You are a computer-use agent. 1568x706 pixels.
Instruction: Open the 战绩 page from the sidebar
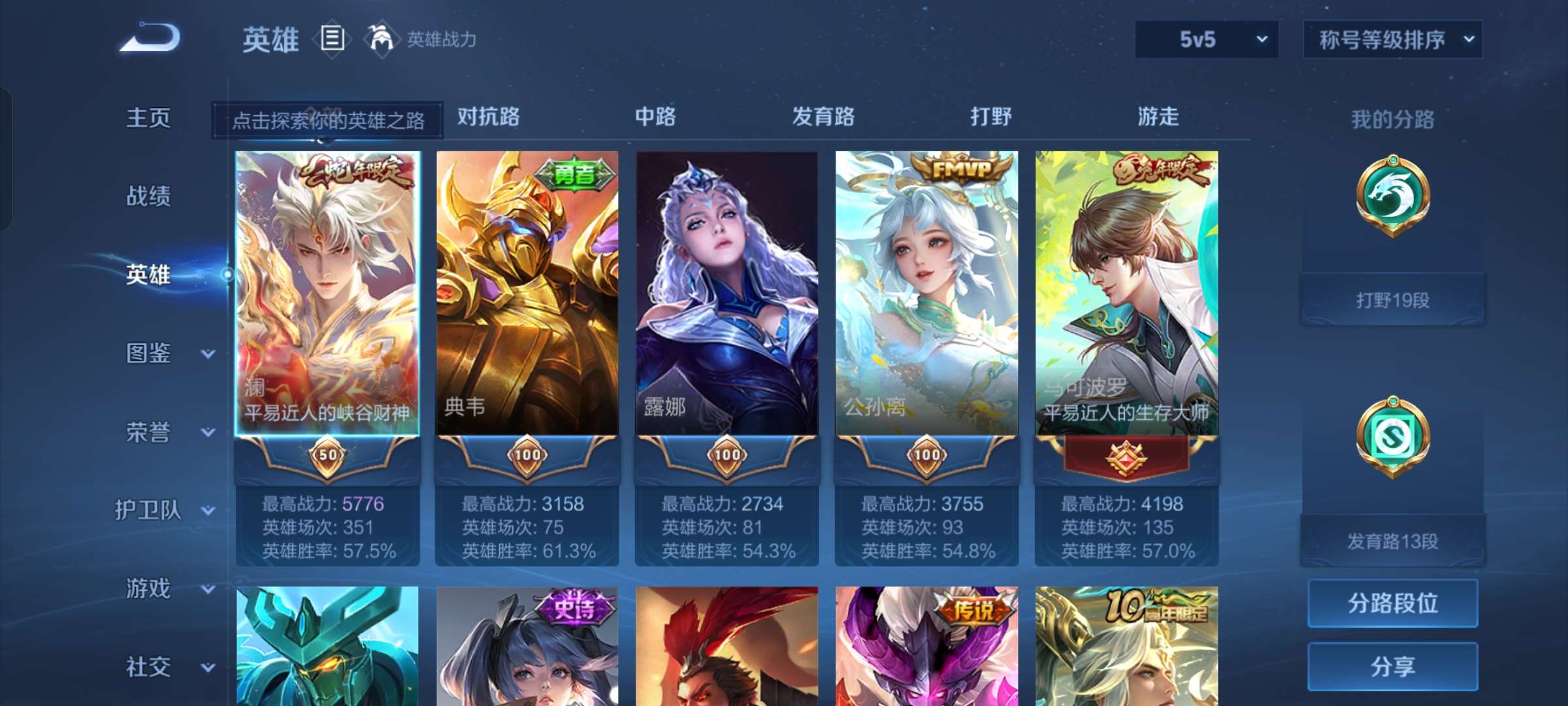[147, 197]
